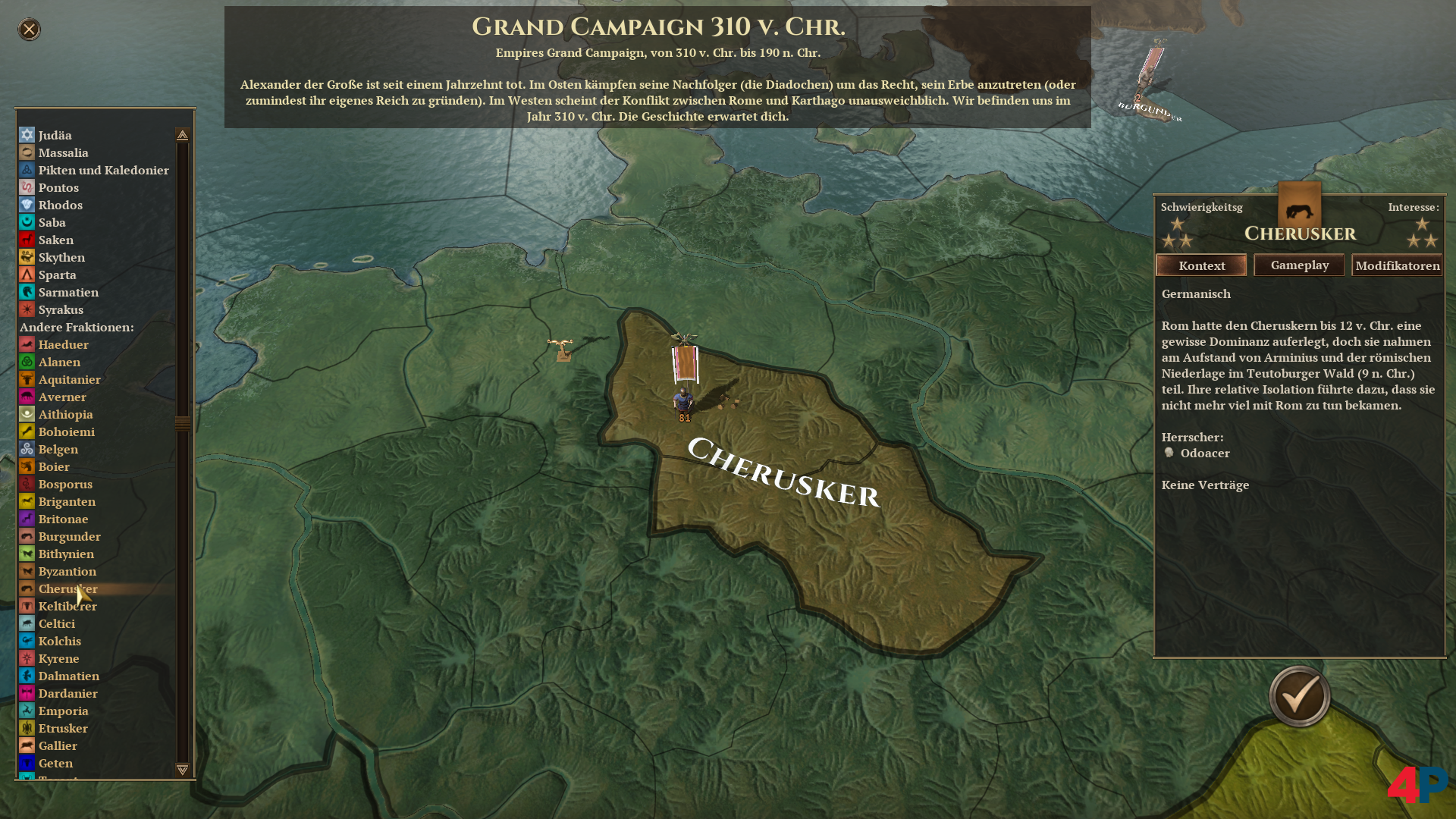Close the campaign selection screen

click(x=28, y=30)
